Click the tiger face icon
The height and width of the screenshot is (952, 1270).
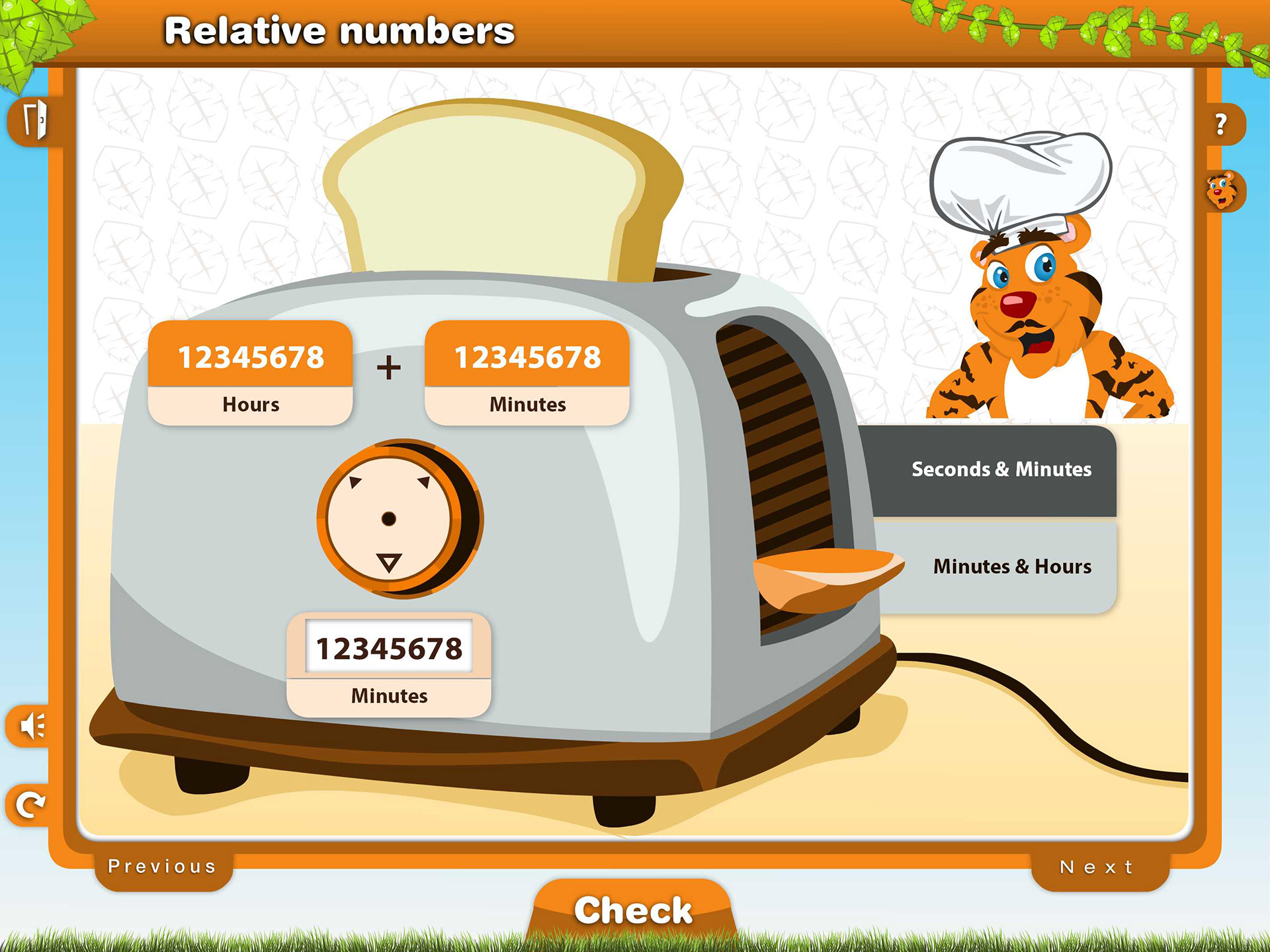click(1221, 191)
